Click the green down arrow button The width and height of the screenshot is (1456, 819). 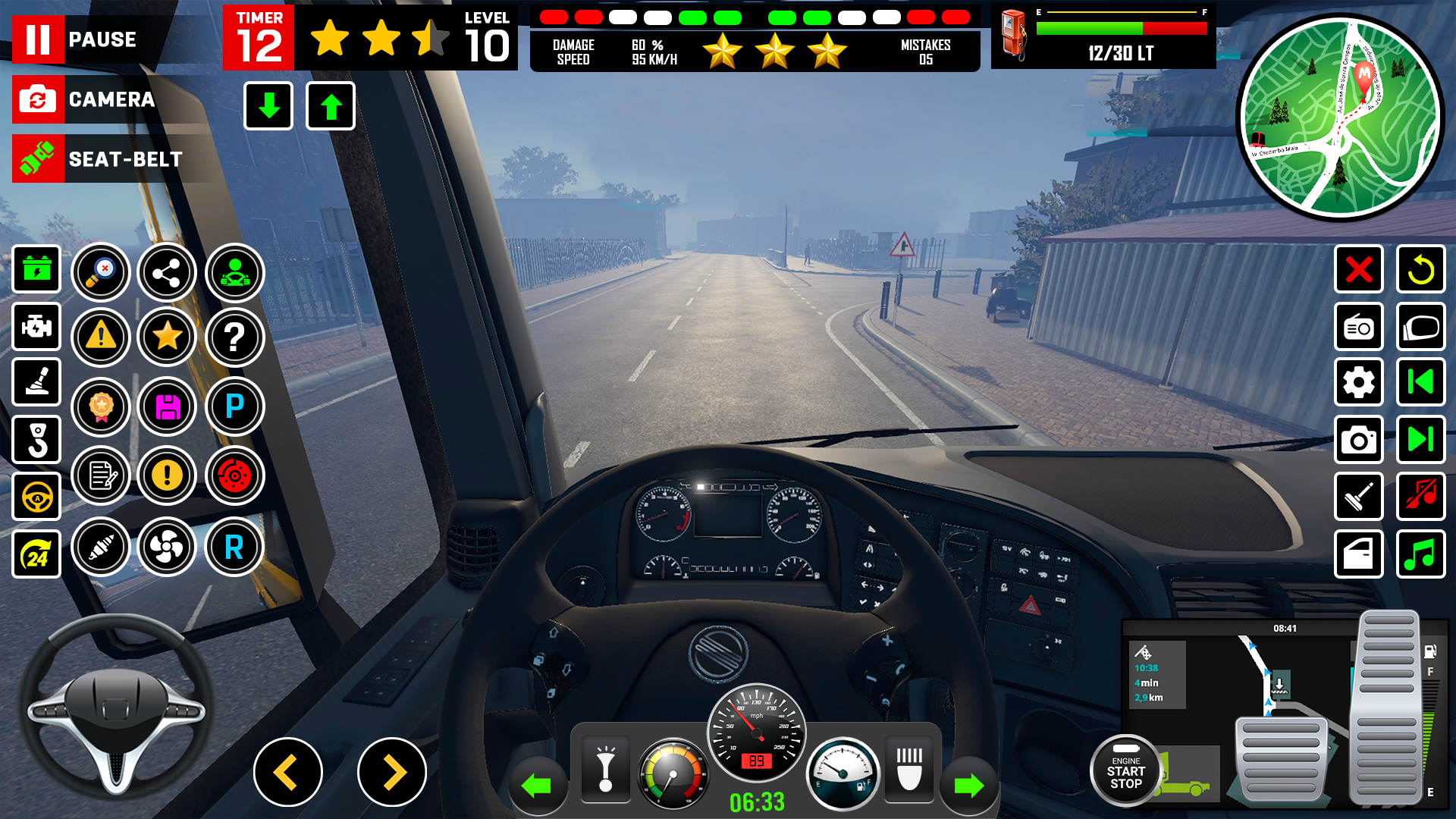click(x=268, y=106)
